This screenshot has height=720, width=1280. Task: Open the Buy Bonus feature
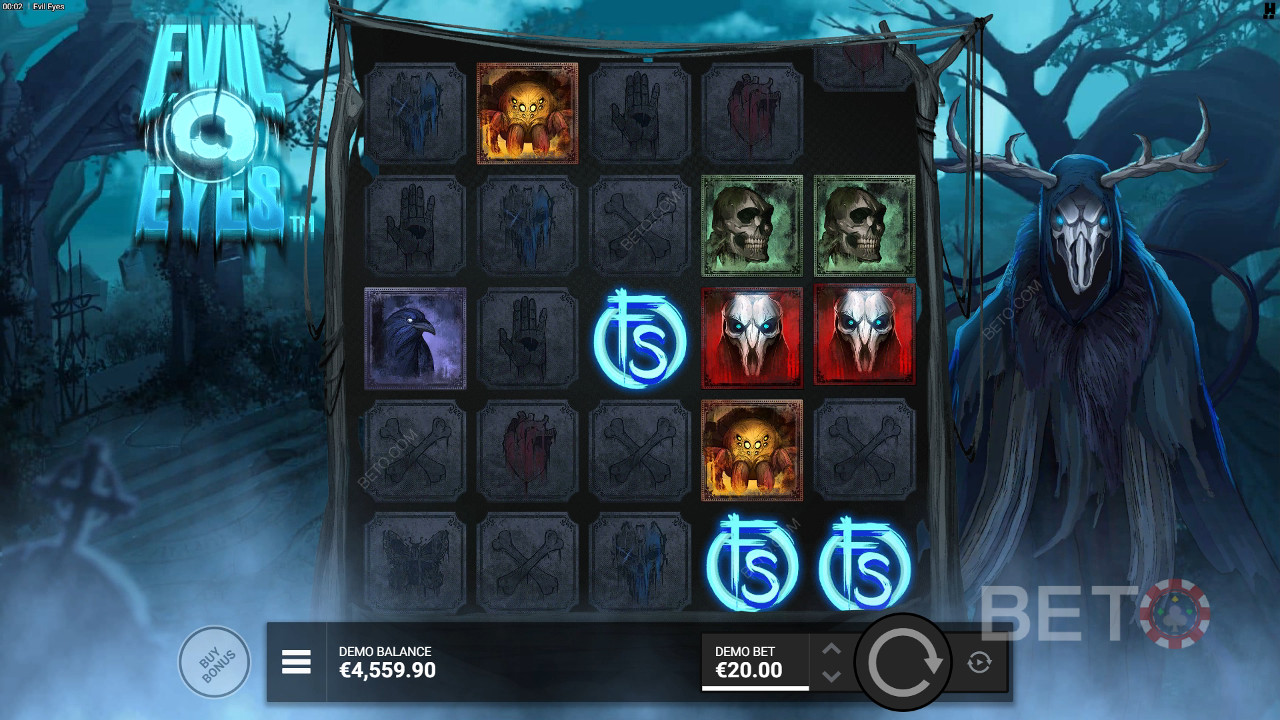tap(213, 661)
